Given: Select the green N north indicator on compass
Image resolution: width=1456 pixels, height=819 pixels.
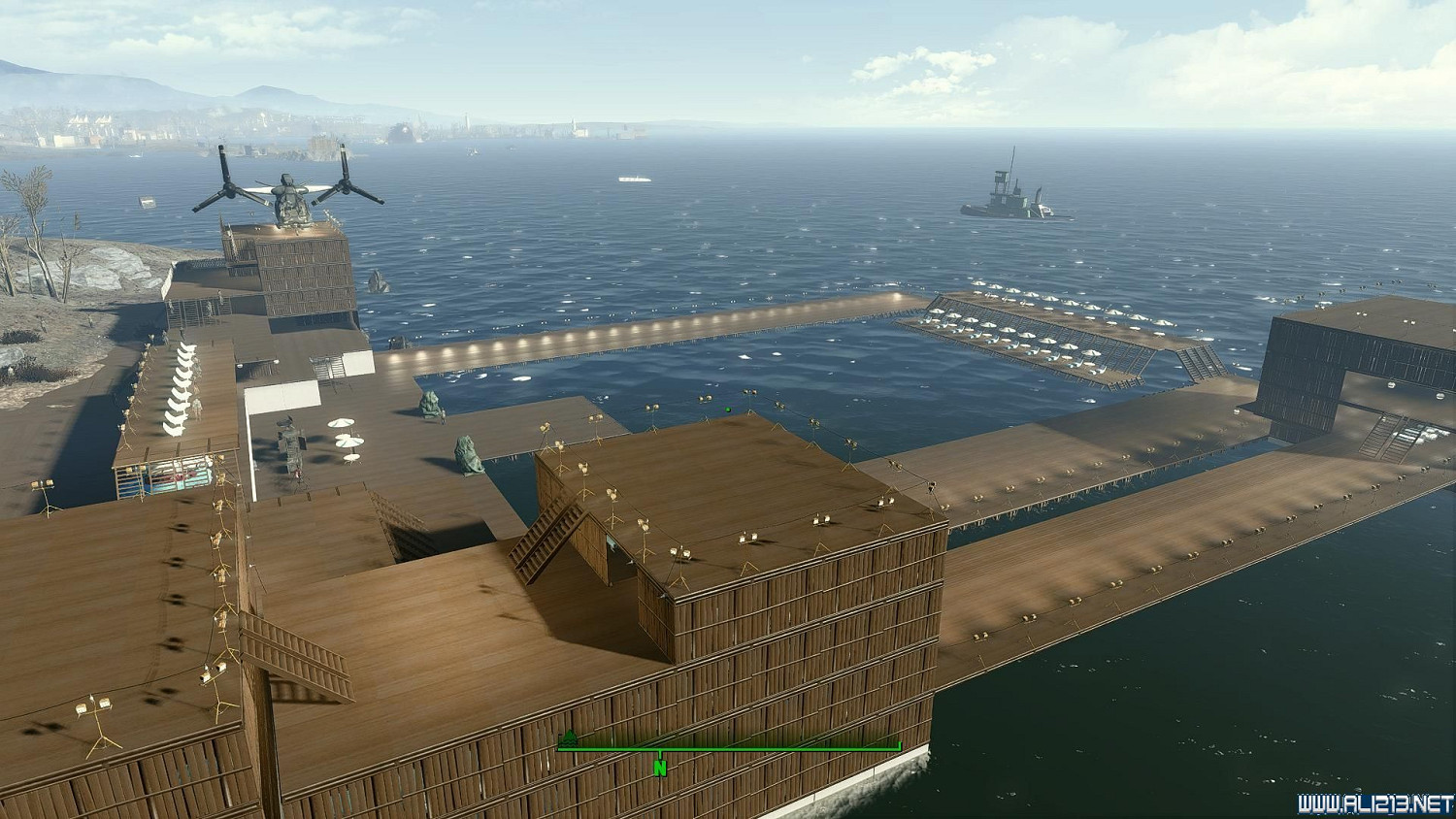Looking at the screenshot, I should (660, 768).
